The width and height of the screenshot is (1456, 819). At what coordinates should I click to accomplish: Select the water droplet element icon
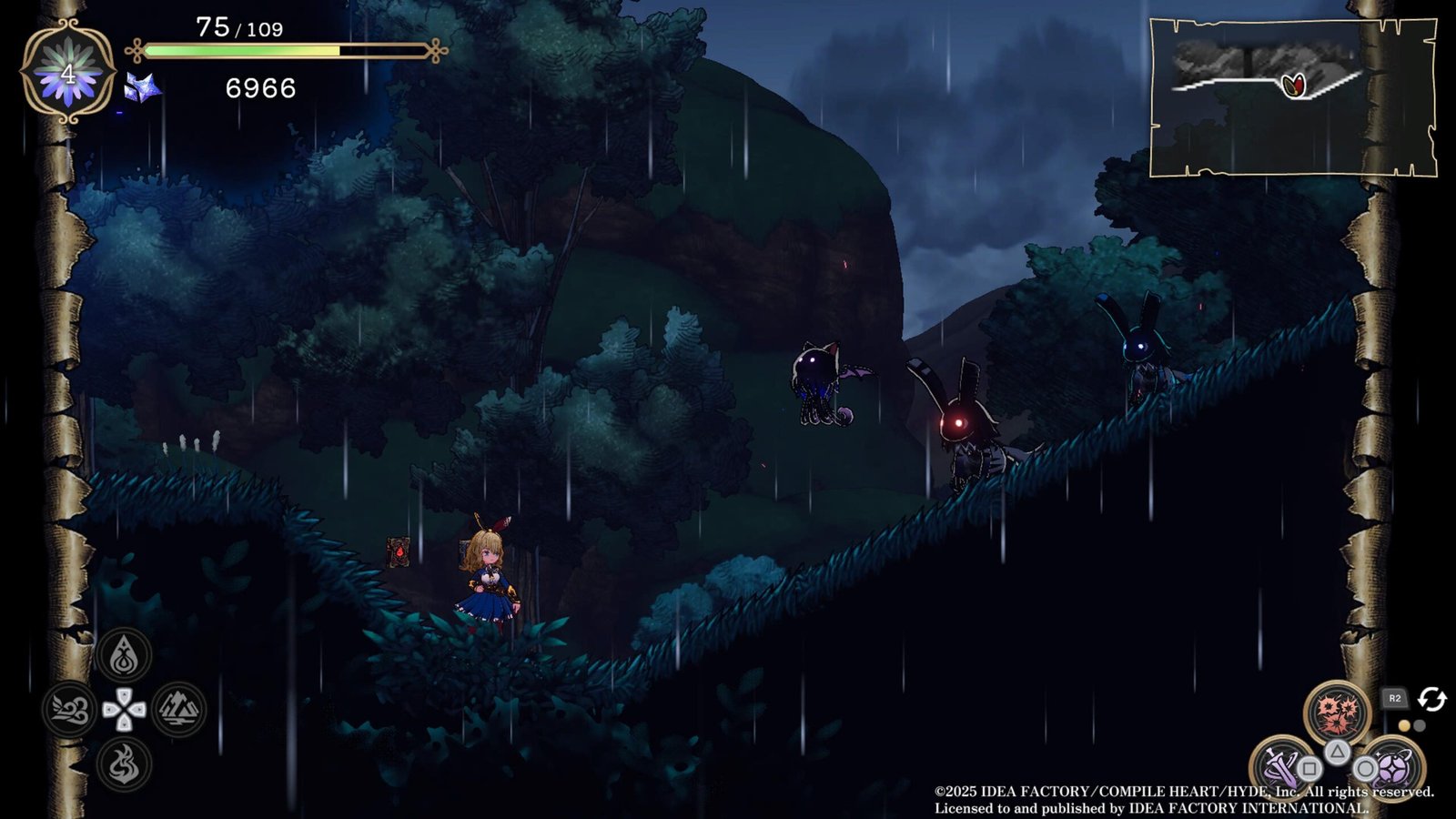click(124, 655)
